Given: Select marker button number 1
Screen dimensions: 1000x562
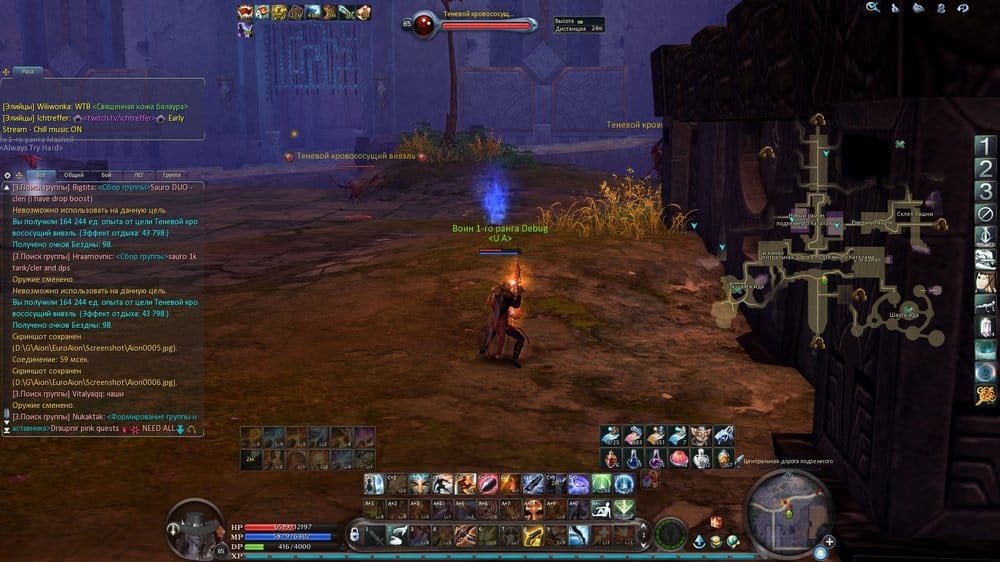Looking at the screenshot, I should 986,145.
